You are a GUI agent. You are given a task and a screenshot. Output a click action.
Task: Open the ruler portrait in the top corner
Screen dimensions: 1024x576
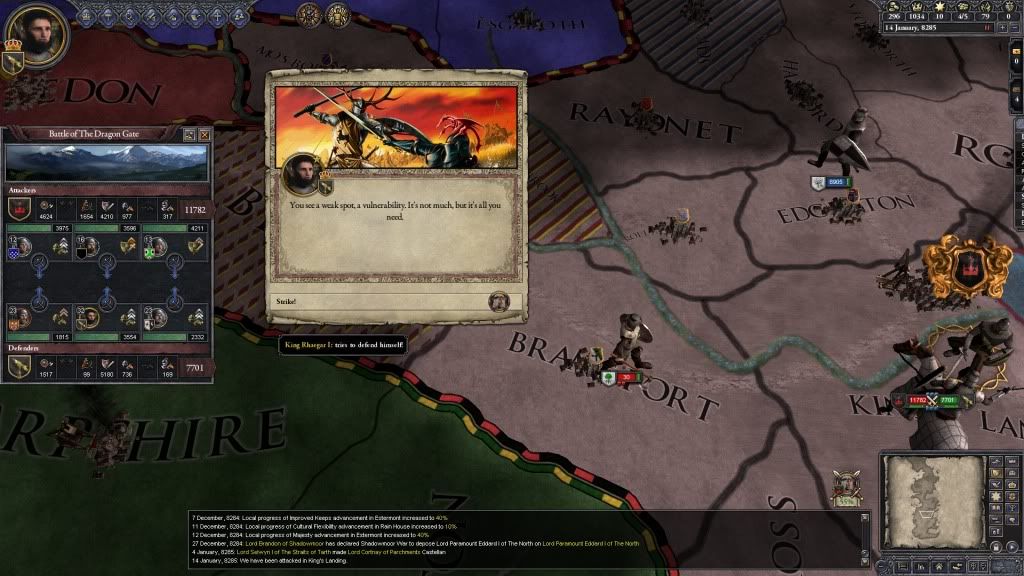39,34
